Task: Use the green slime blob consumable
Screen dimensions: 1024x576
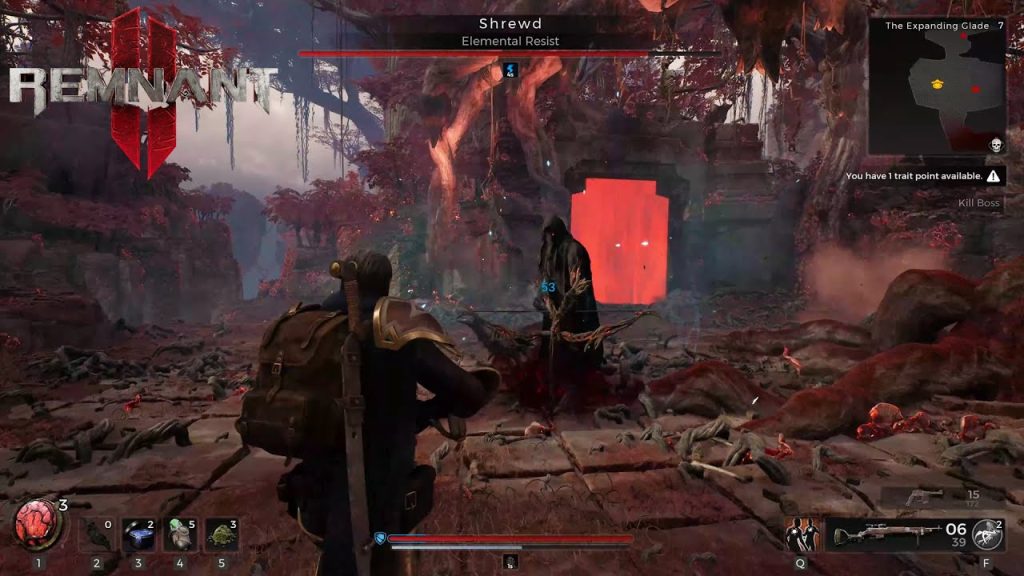Action: pos(220,535)
